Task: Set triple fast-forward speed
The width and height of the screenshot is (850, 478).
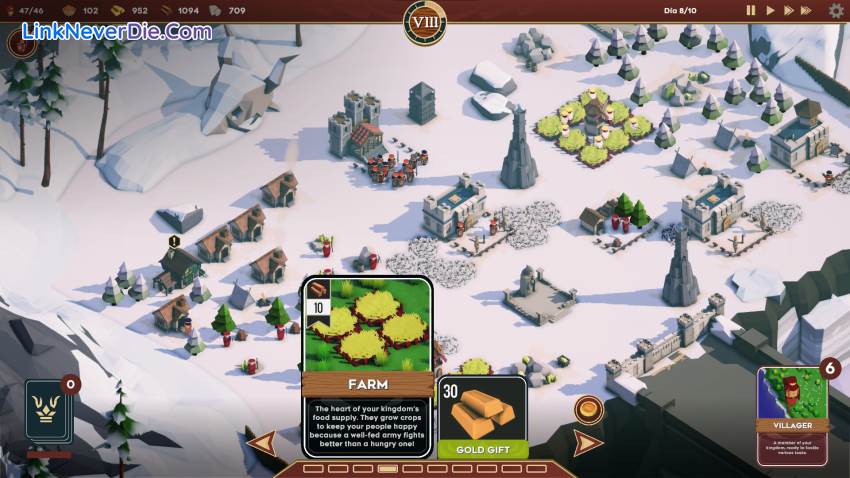Action: (x=810, y=10)
